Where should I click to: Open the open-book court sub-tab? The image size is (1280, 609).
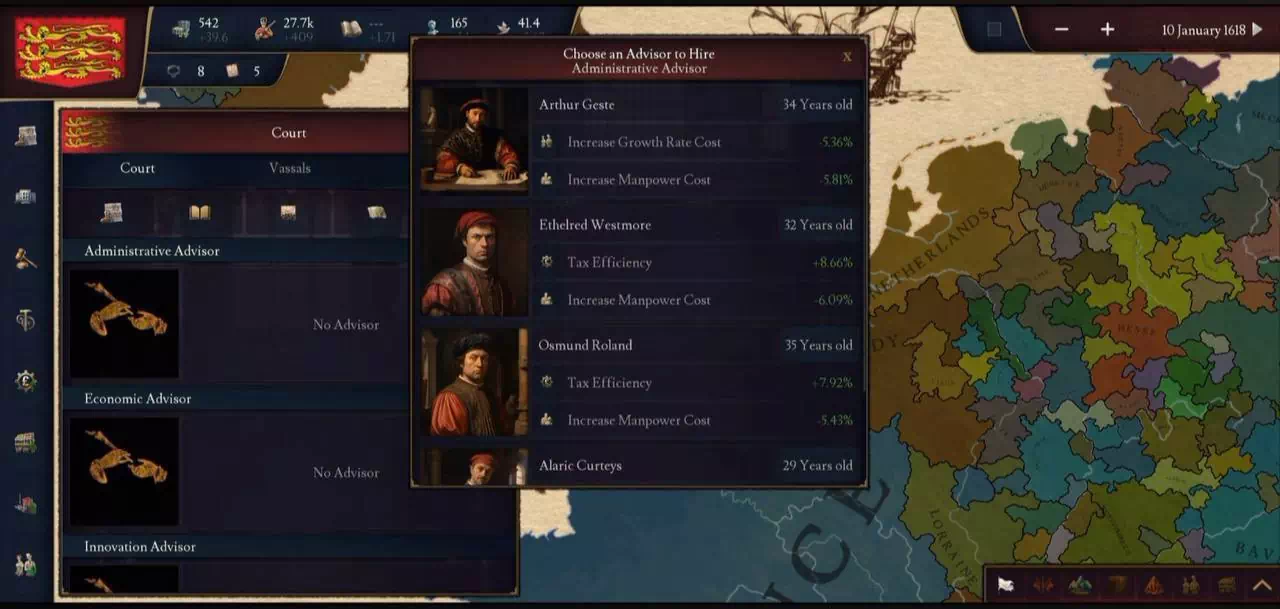(200, 212)
